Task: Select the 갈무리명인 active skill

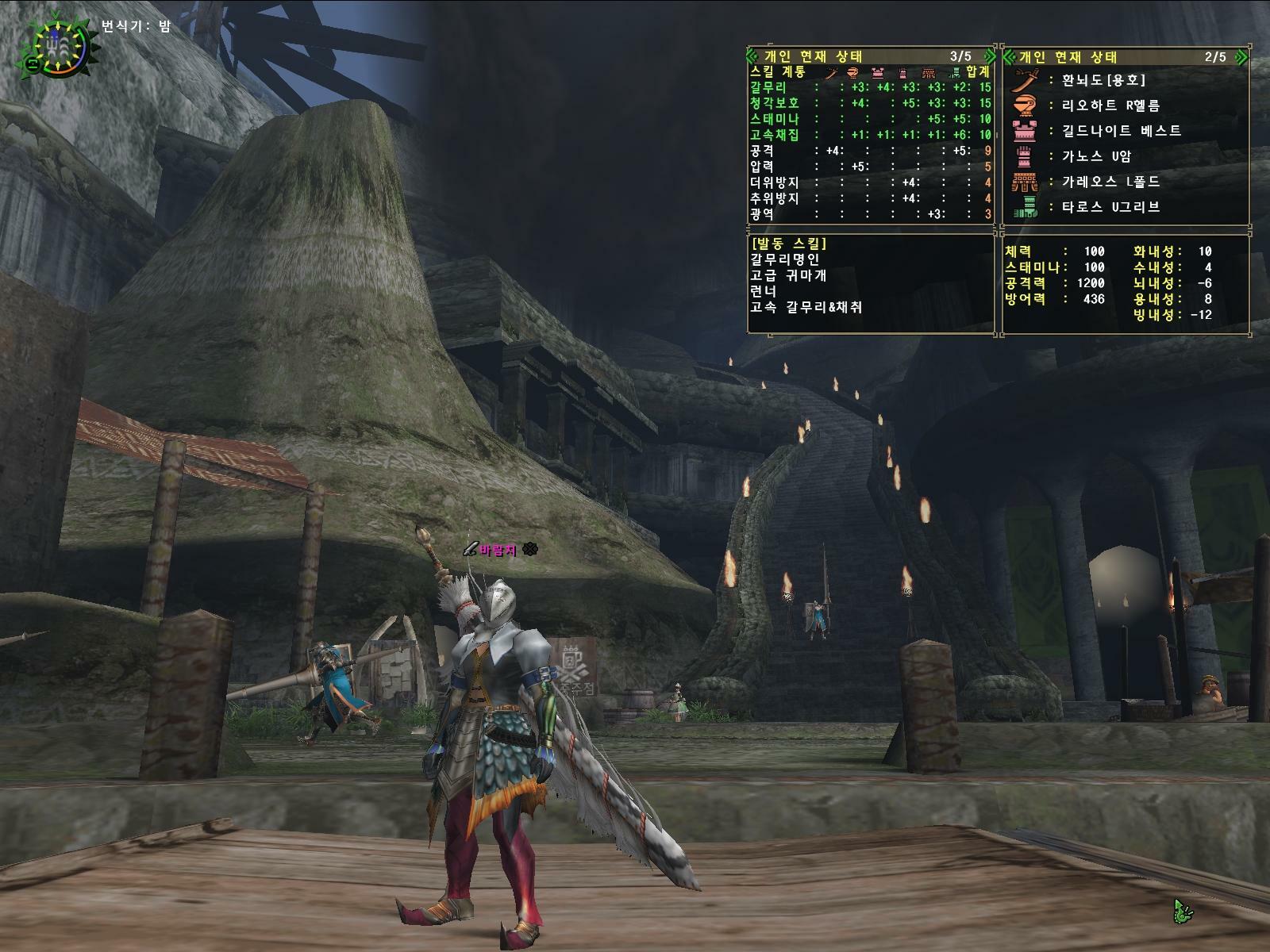Action: 785,259
